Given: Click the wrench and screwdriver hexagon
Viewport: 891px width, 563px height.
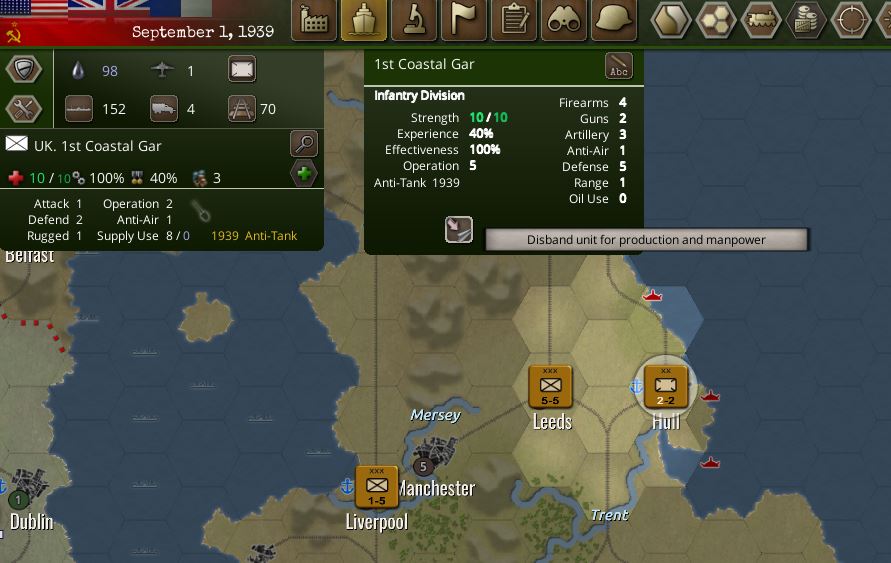Looking at the screenshot, I should pos(23,109).
